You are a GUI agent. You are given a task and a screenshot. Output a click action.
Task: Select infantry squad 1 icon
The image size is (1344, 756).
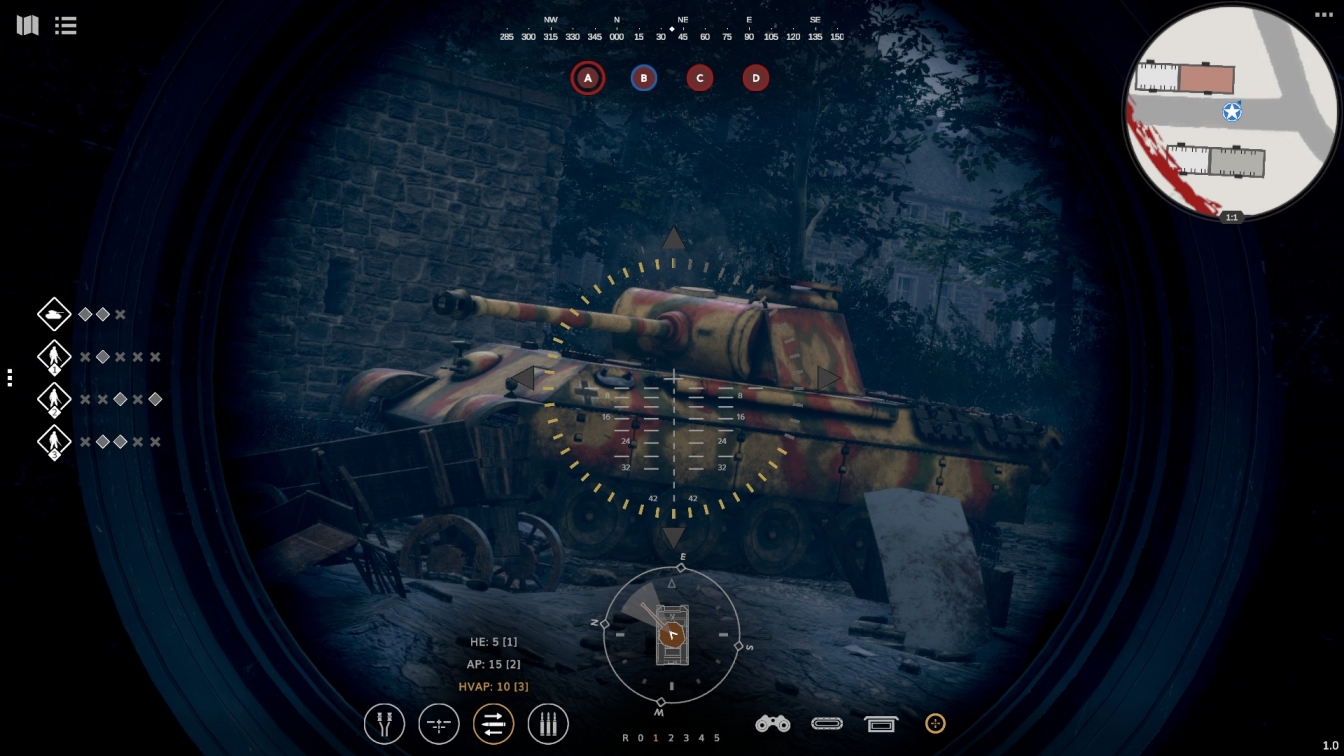(54, 357)
